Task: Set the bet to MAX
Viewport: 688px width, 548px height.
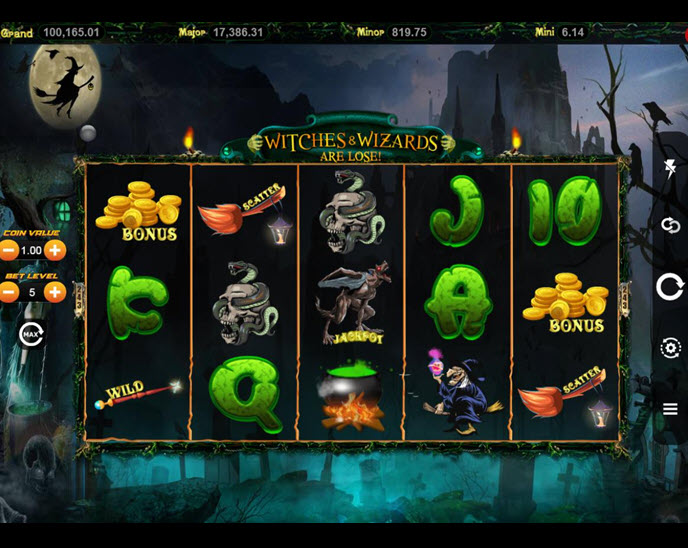Action: pyautogui.click(x=31, y=333)
